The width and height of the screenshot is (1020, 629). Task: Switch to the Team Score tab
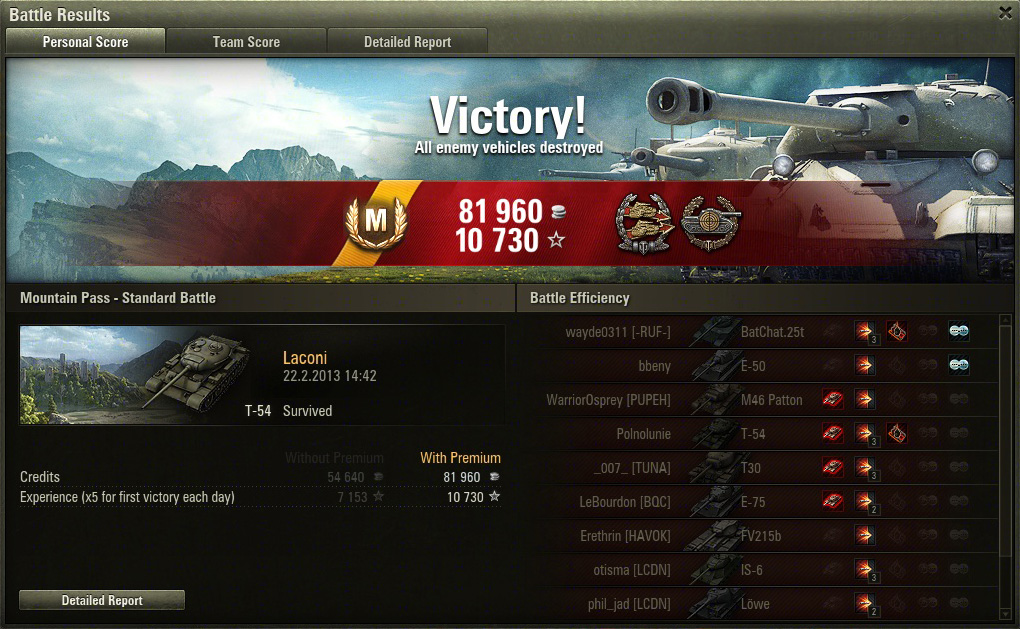[246, 42]
